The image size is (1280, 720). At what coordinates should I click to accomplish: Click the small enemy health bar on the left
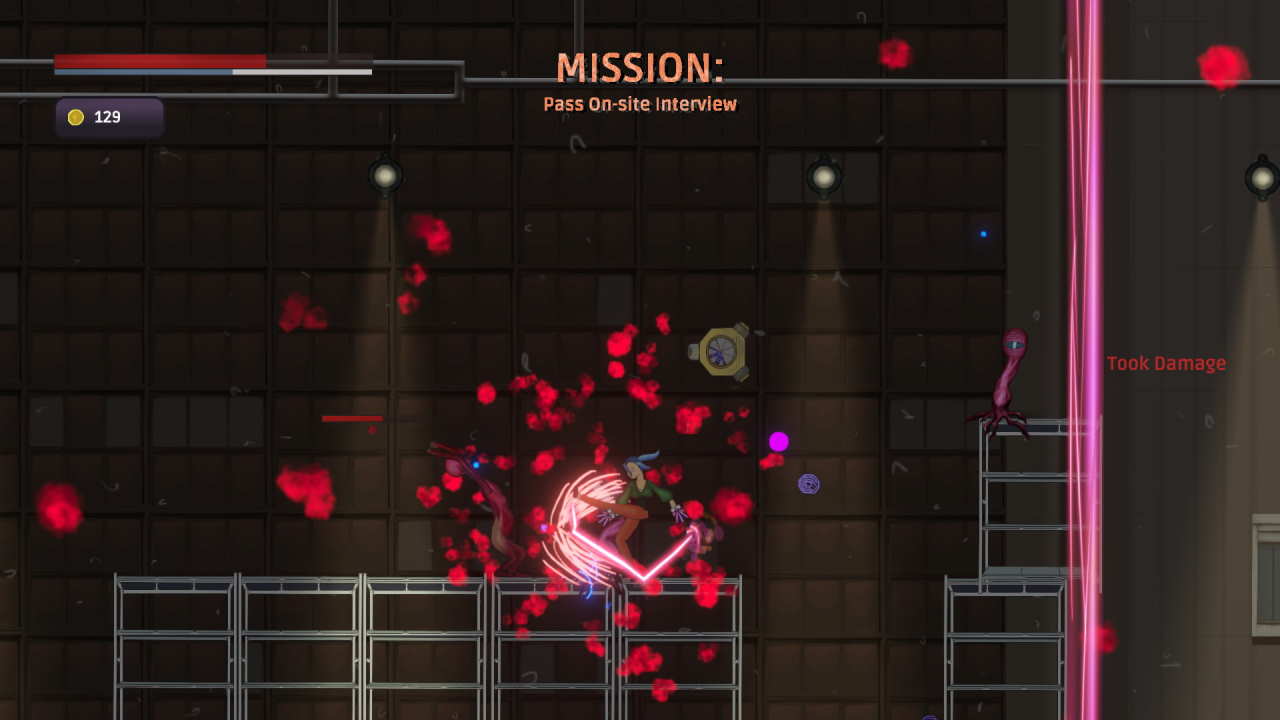pos(351,418)
